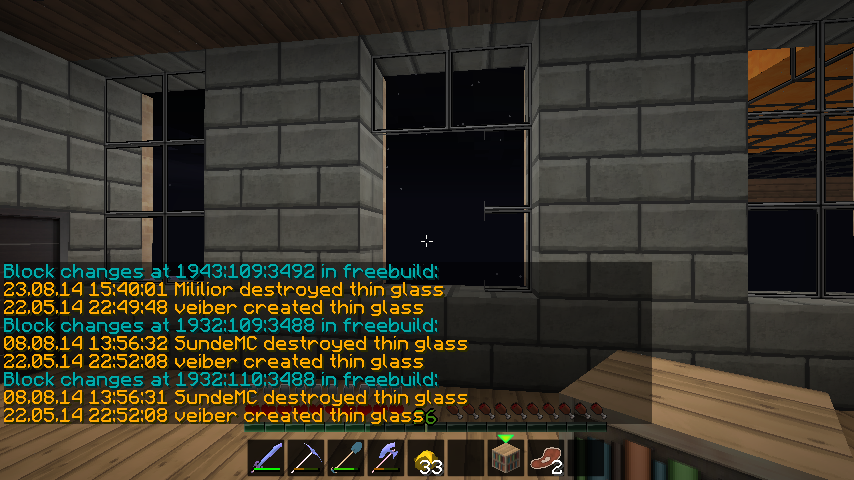Equip the diamond axe slot

click(x=387, y=458)
